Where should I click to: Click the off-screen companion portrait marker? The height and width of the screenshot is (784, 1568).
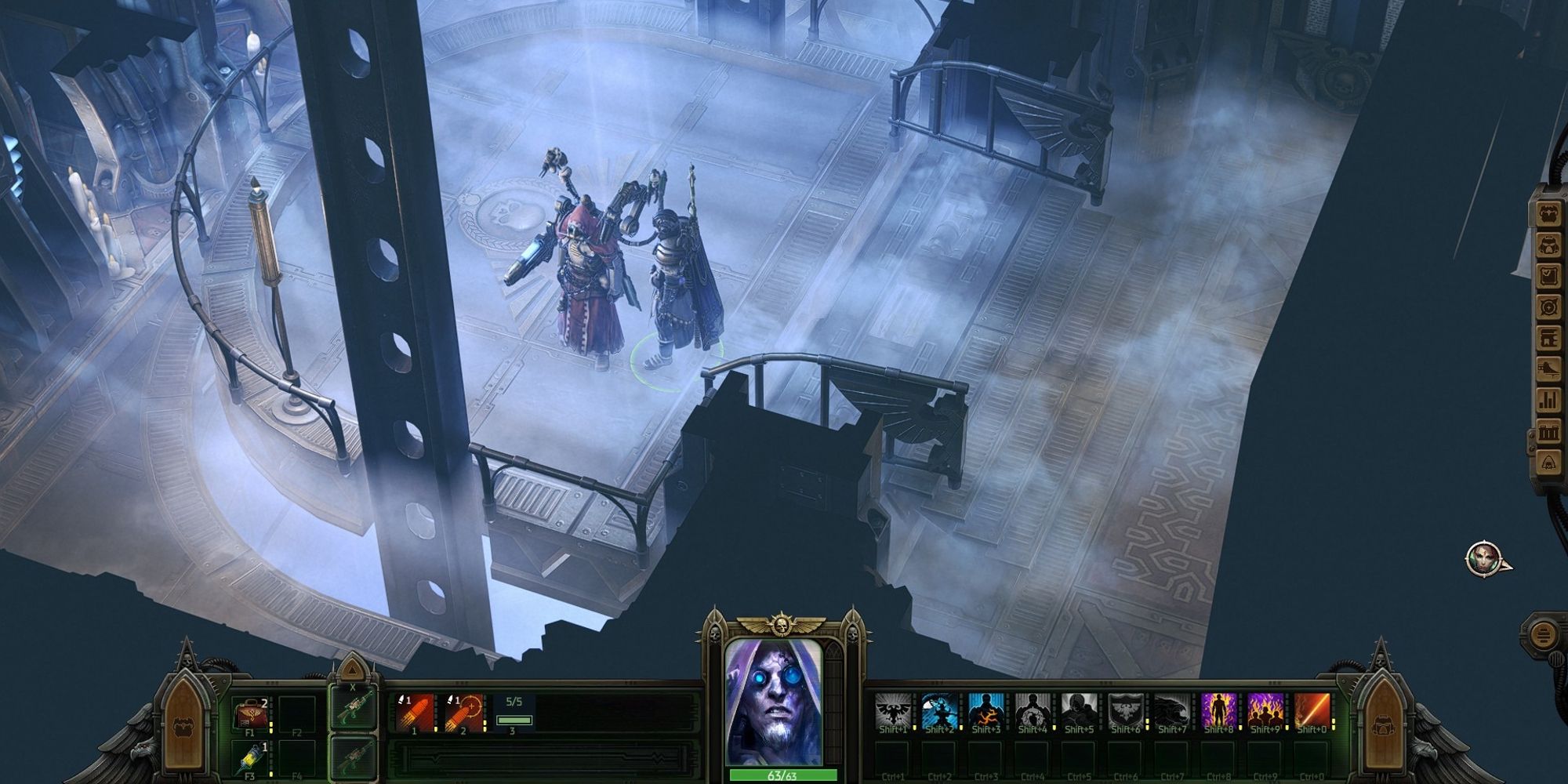[1484, 558]
